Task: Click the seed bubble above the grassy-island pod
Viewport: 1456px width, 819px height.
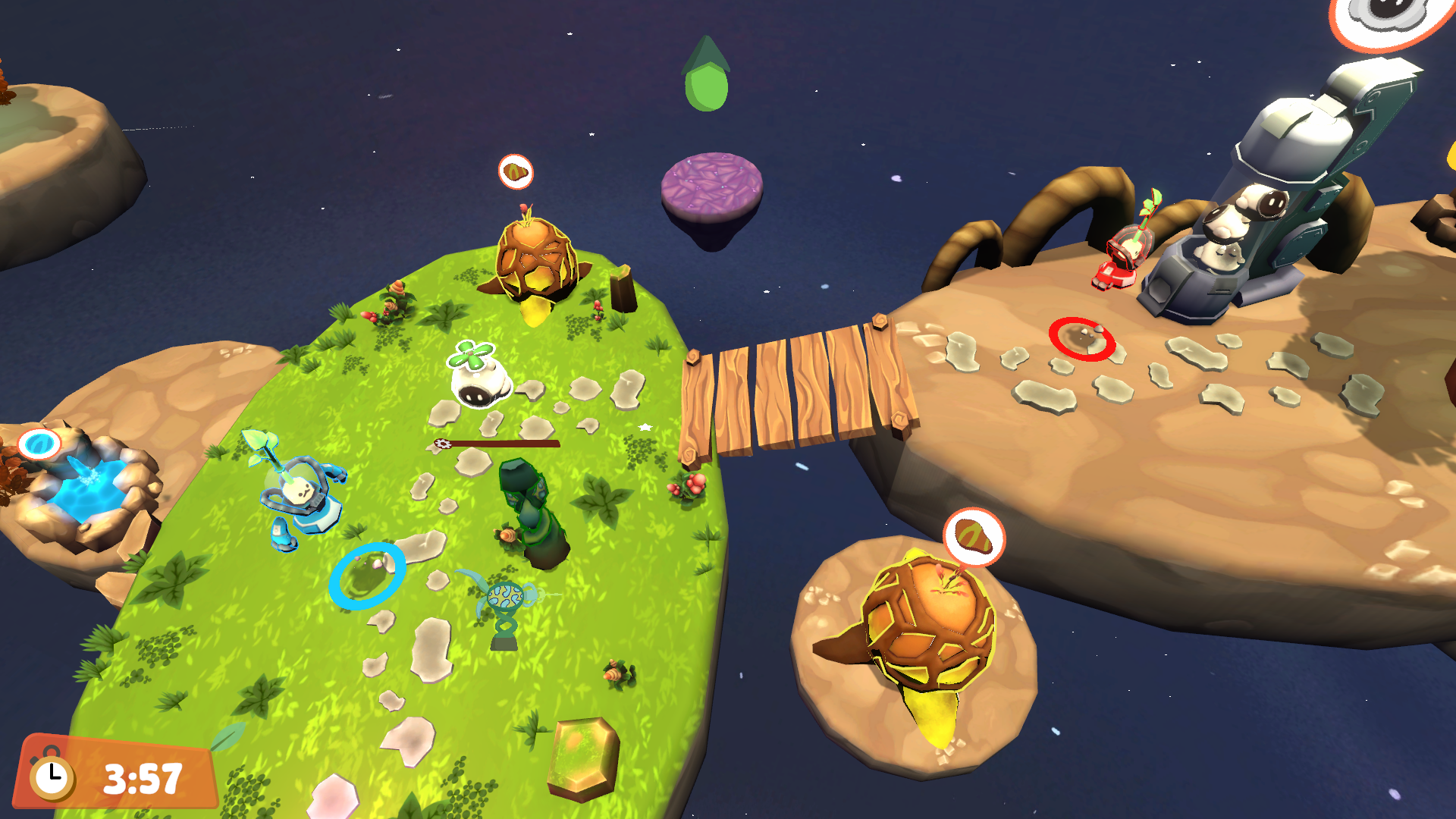Action: coord(516,172)
